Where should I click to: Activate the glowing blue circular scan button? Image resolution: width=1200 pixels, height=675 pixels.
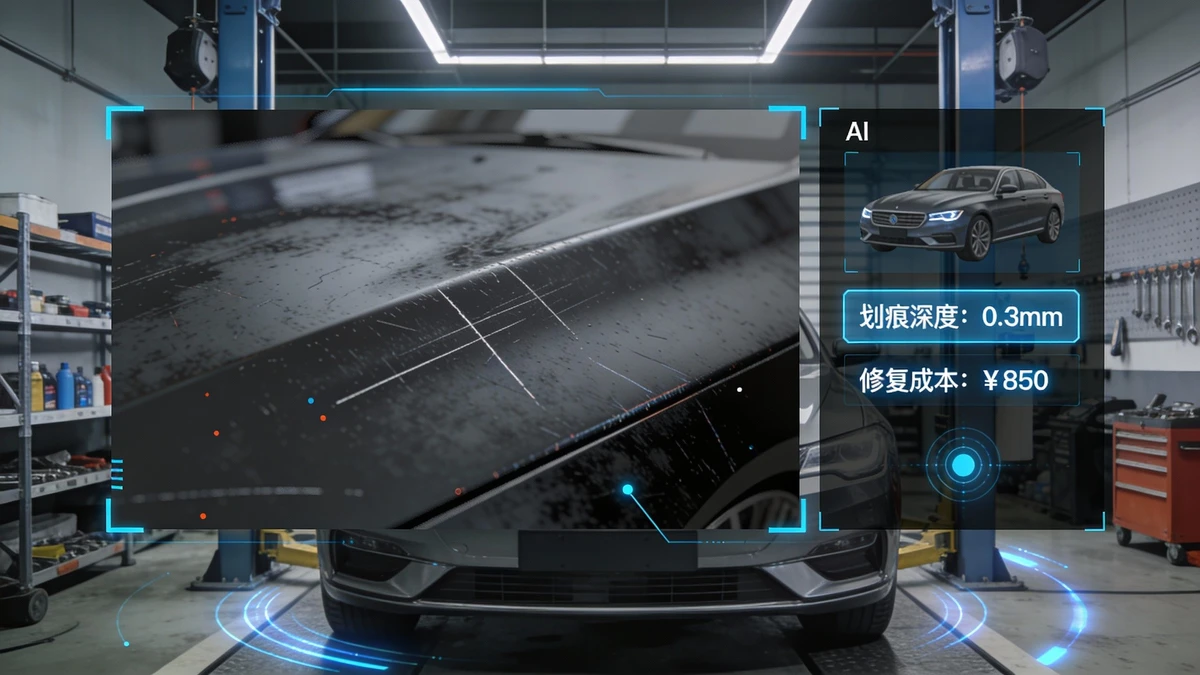coord(963,464)
